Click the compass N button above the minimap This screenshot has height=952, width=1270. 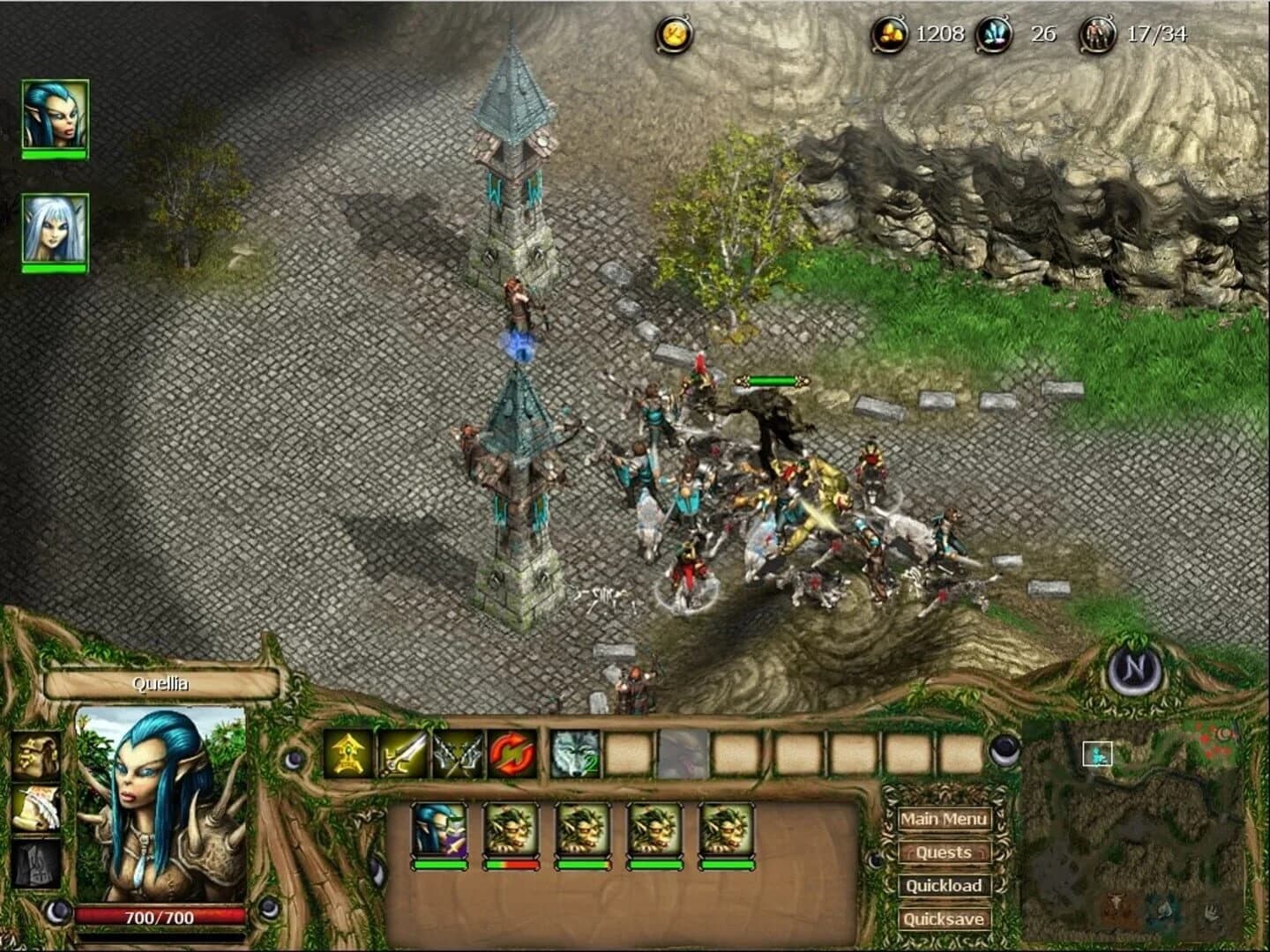[x=1132, y=673]
